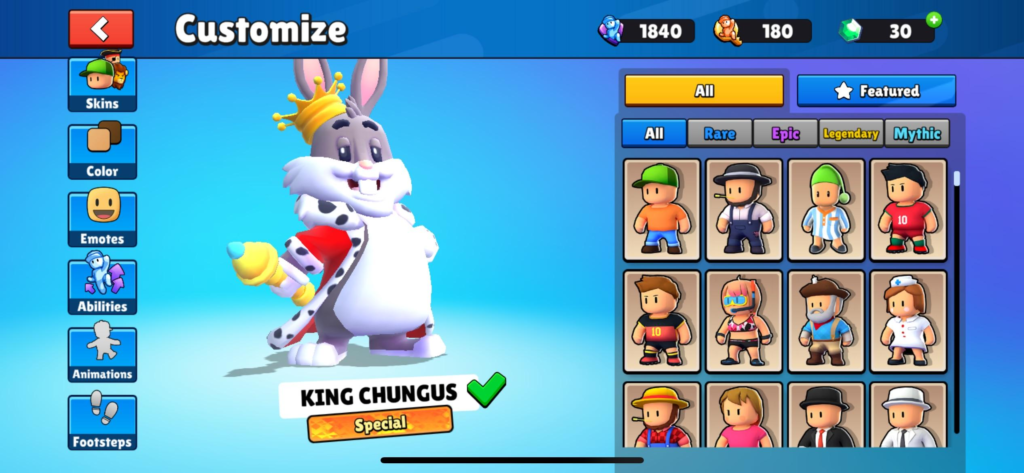The height and width of the screenshot is (473, 1024).
Task: Open the Footsteps category
Action: pyautogui.click(x=102, y=421)
